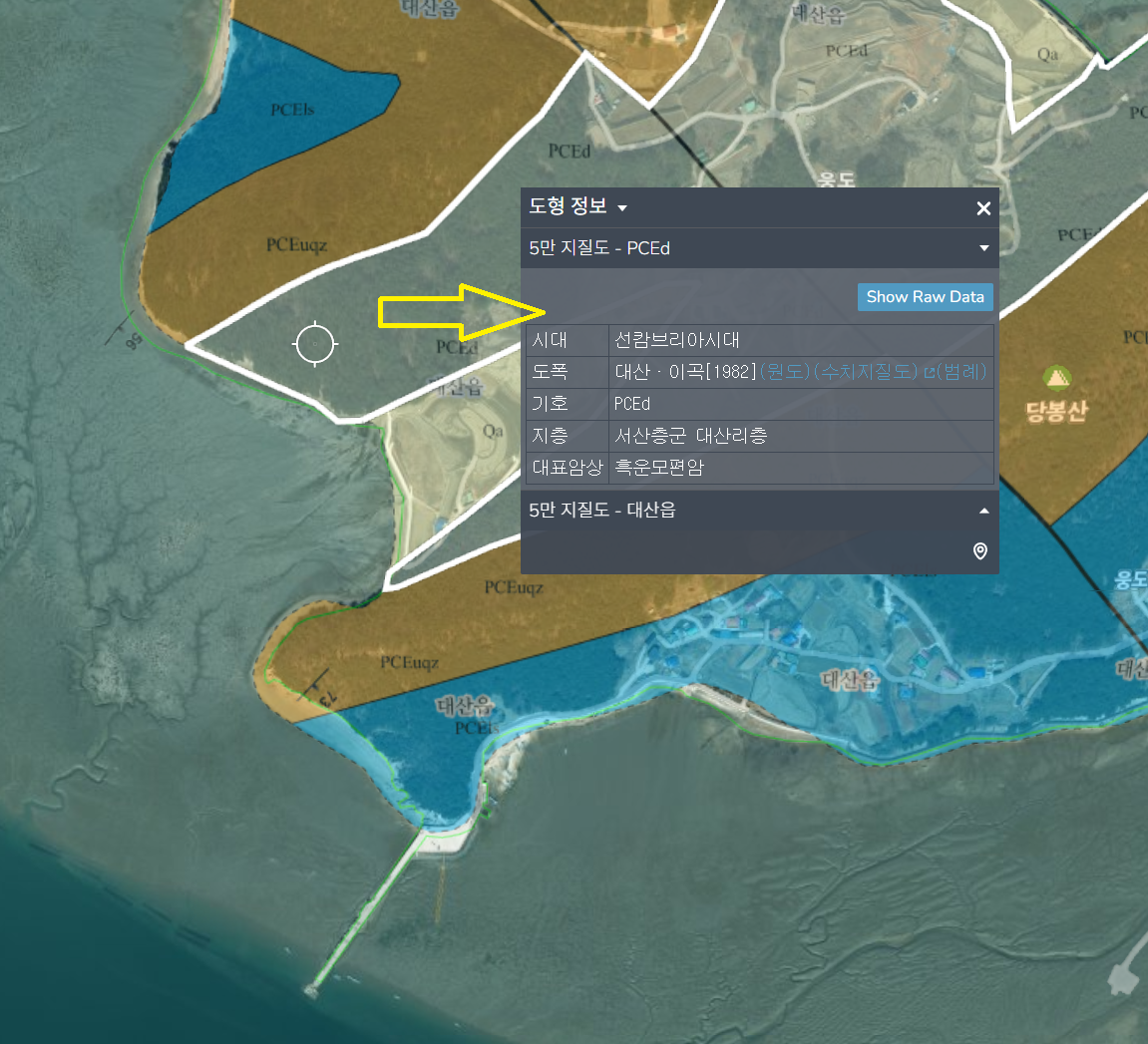Click the location pin icon in the panel

click(980, 551)
